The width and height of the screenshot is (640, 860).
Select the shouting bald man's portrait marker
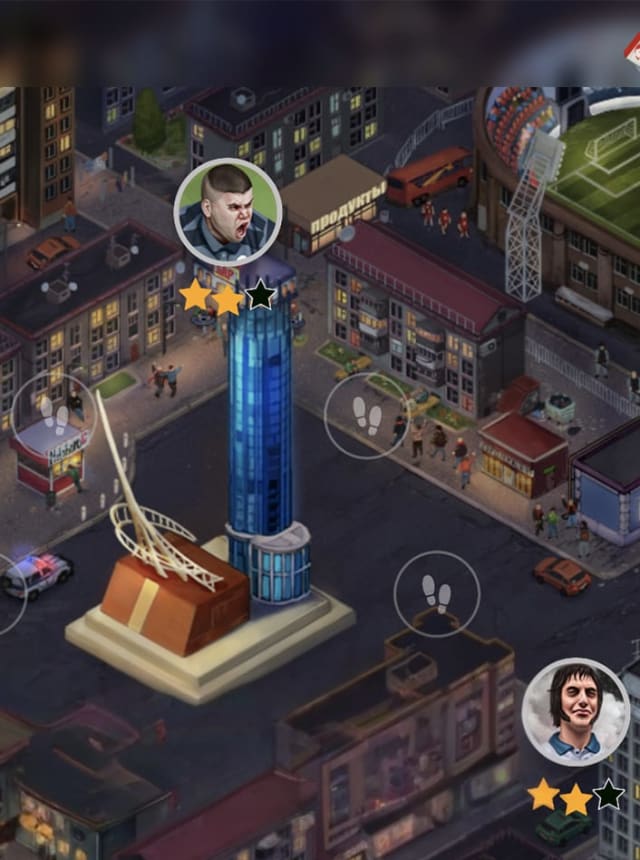click(228, 213)
